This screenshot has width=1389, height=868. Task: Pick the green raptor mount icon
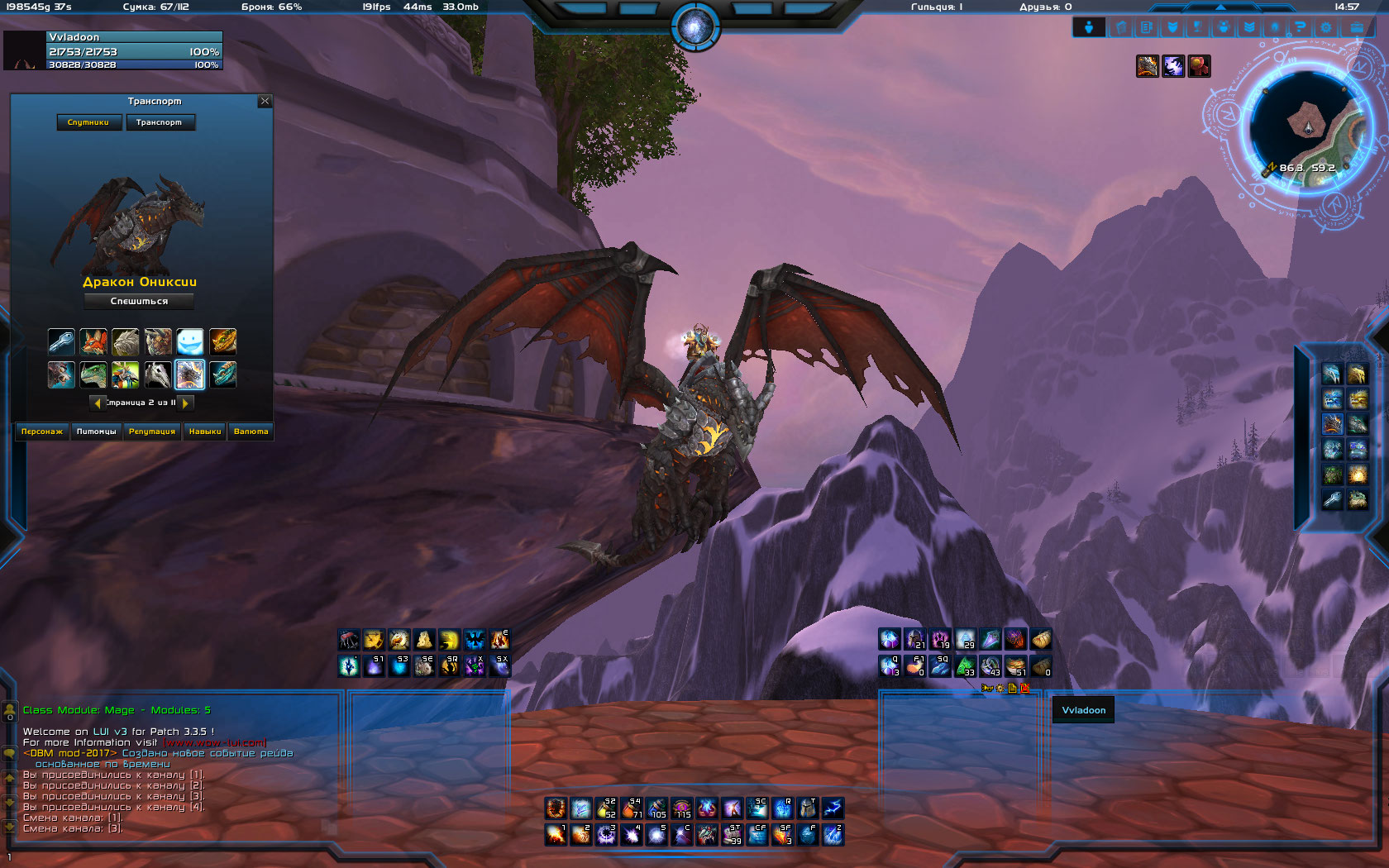93,374
